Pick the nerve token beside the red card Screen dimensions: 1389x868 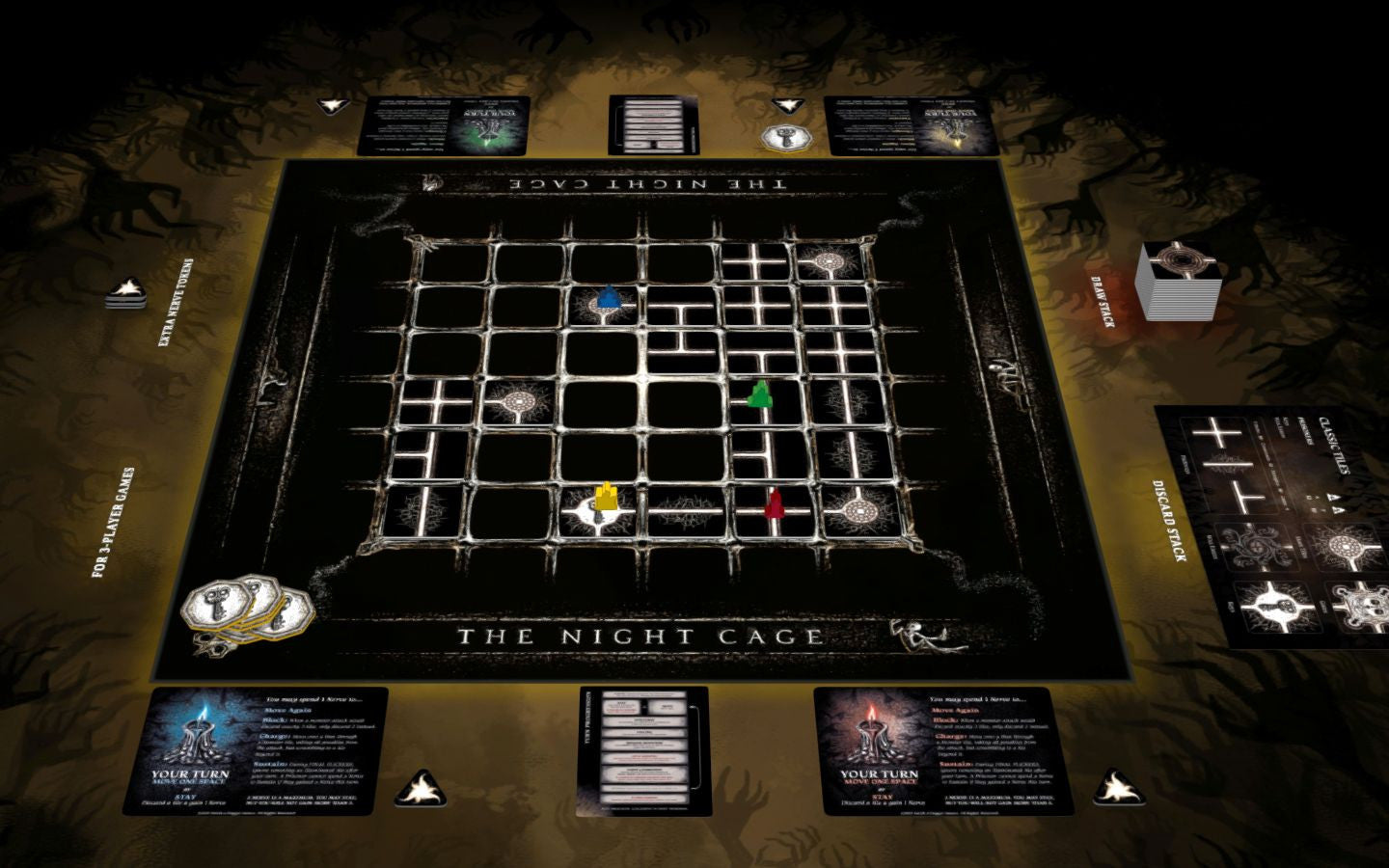click(x=1117, y=787)
